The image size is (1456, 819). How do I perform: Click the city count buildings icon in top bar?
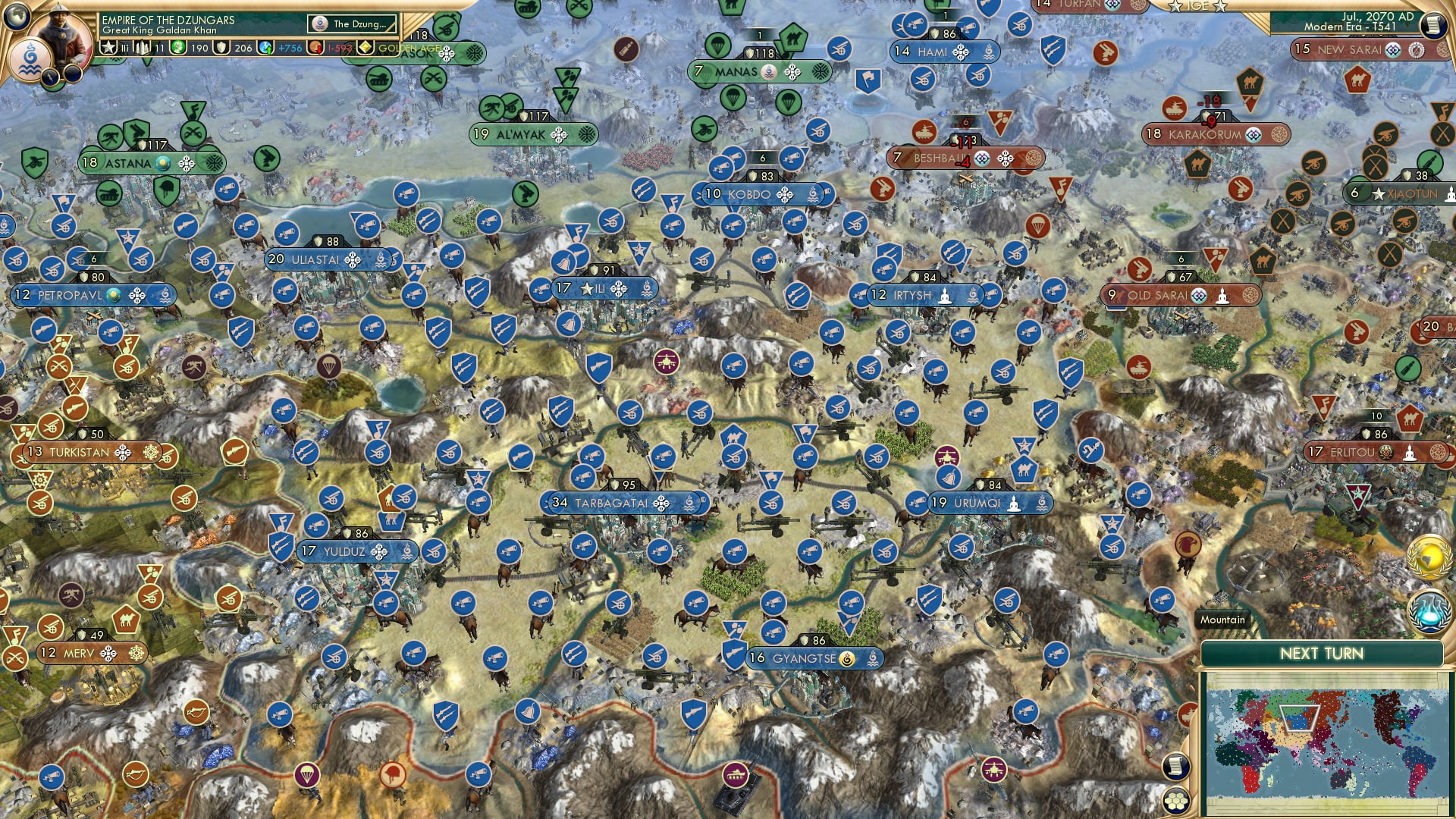coord(141,49)
